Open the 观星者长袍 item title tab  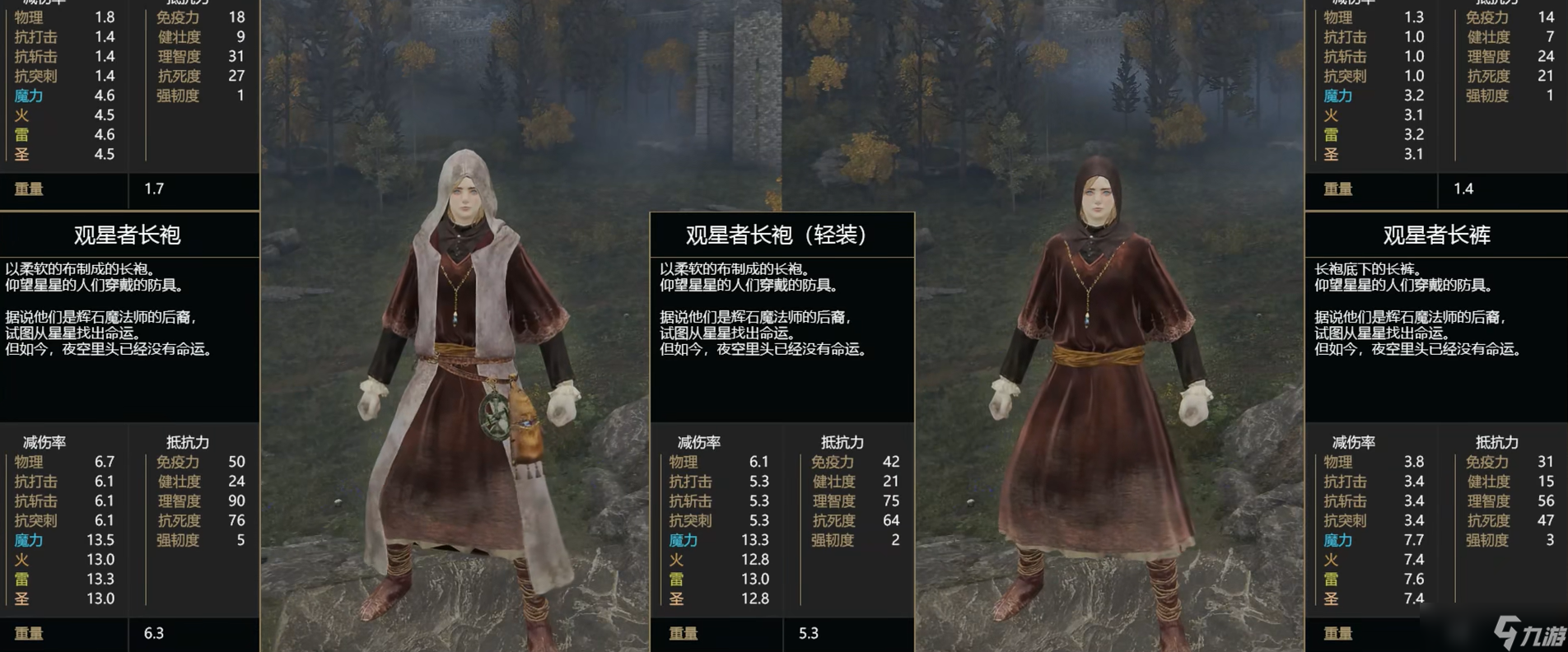click(128, 236)
